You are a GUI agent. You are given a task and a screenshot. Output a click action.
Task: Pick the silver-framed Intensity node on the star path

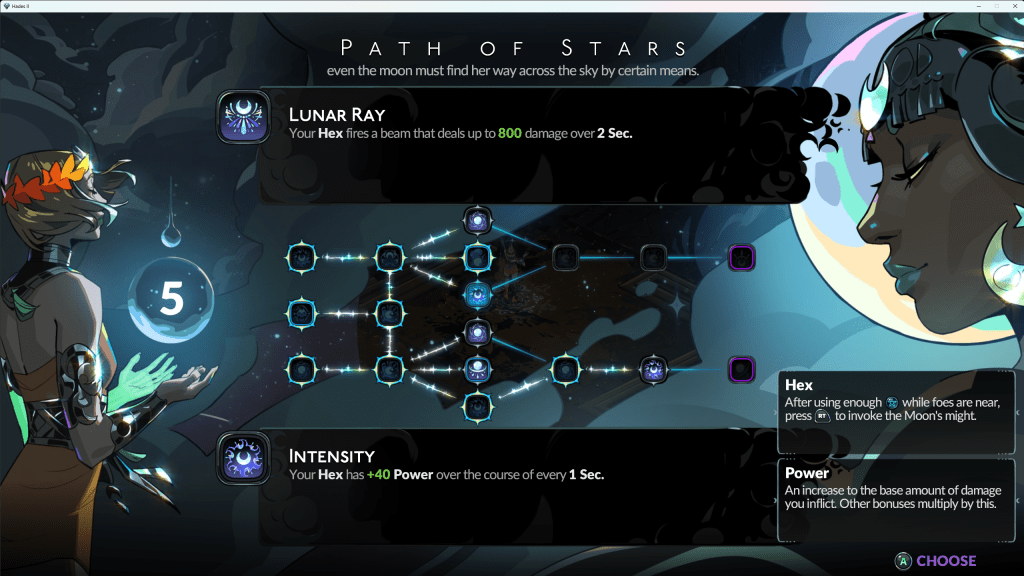(x=653, y=370)
